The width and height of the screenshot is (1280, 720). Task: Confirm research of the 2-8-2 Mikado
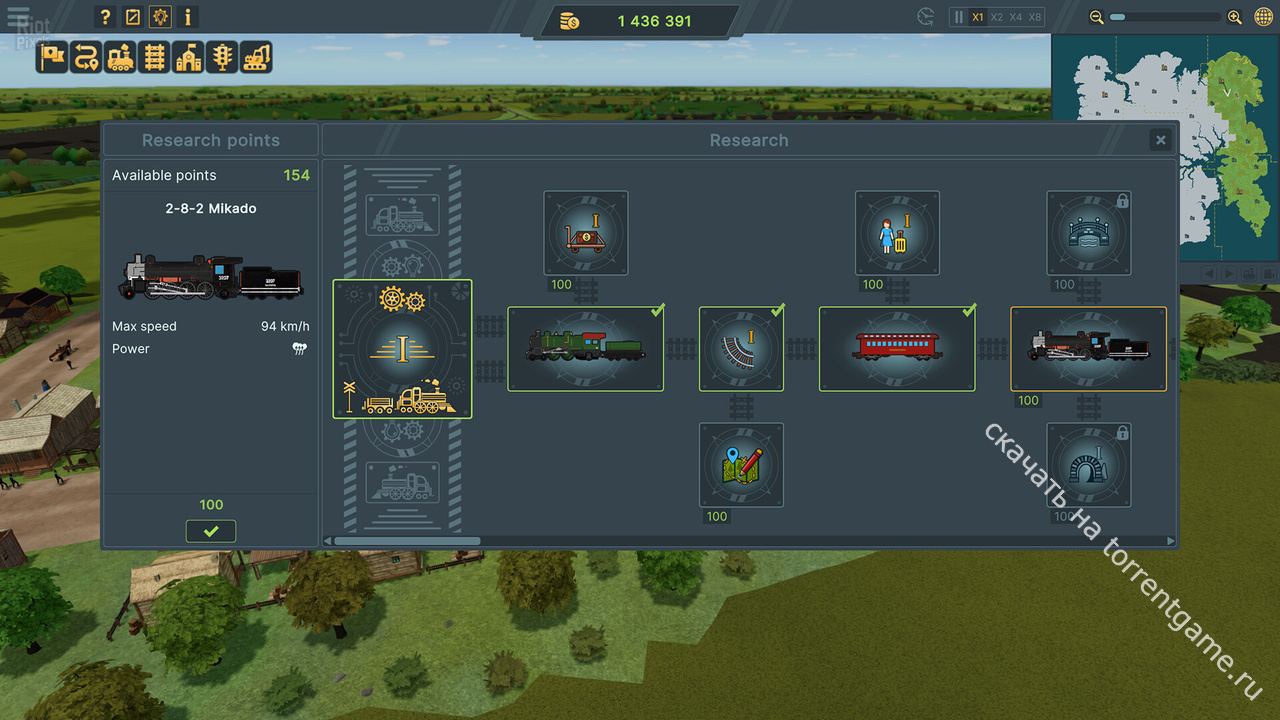(x=211, y=531)
